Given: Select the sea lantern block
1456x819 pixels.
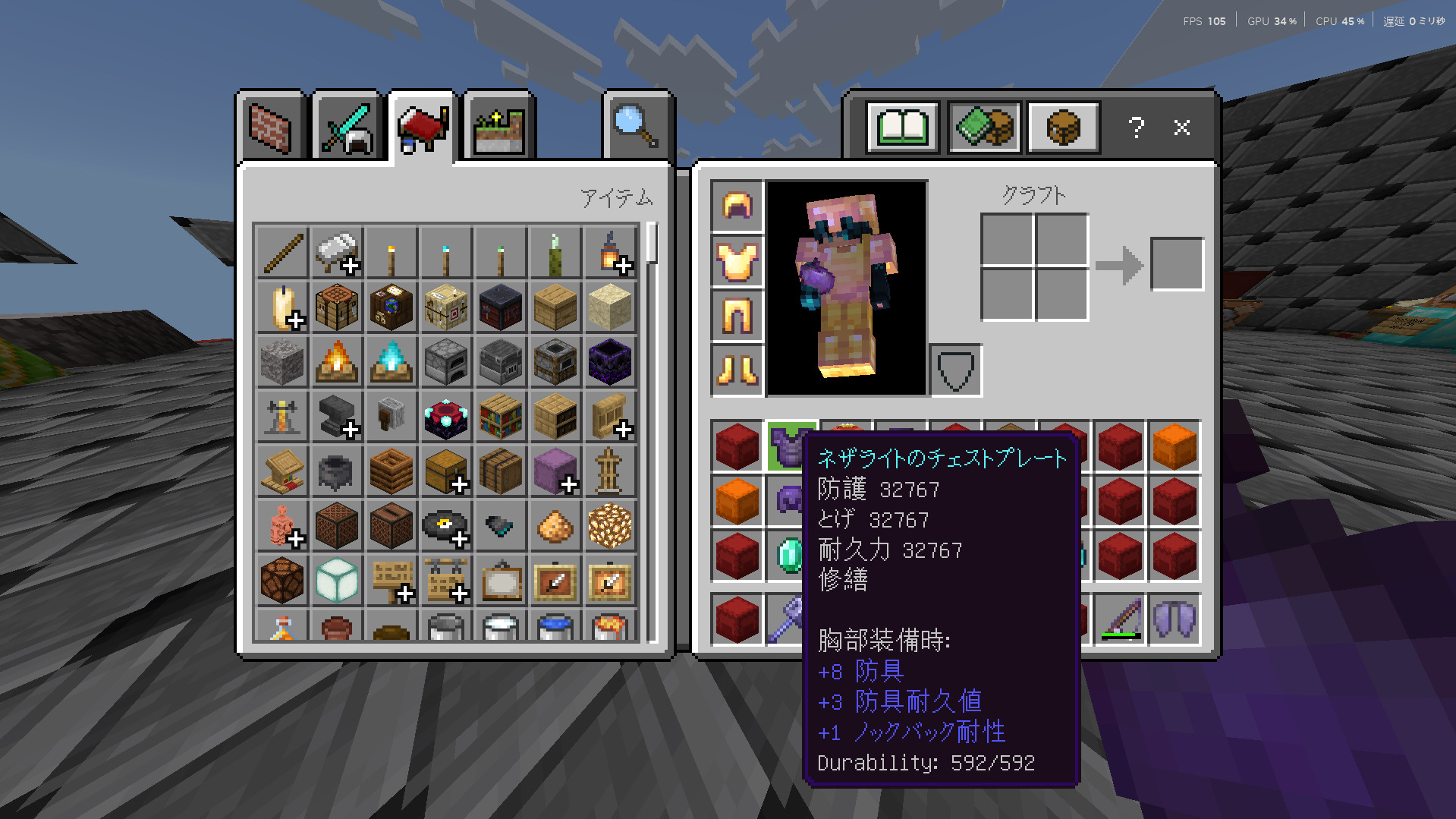Looking at the screenshot, I should (x=336, y=581).
